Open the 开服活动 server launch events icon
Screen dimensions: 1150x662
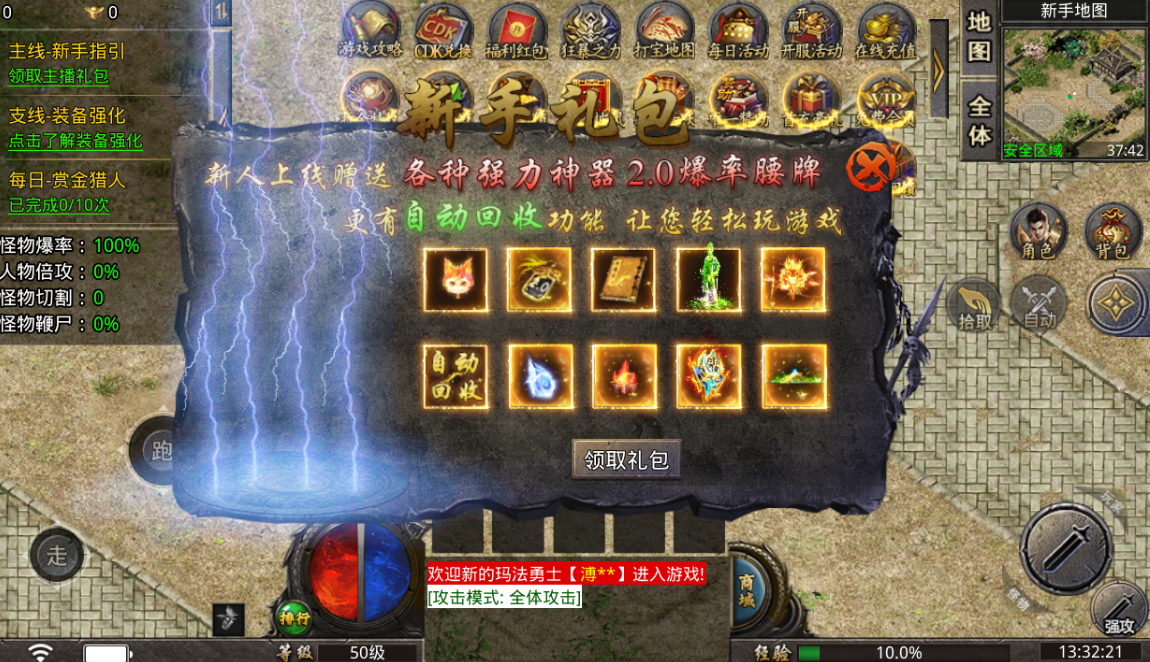812,32
